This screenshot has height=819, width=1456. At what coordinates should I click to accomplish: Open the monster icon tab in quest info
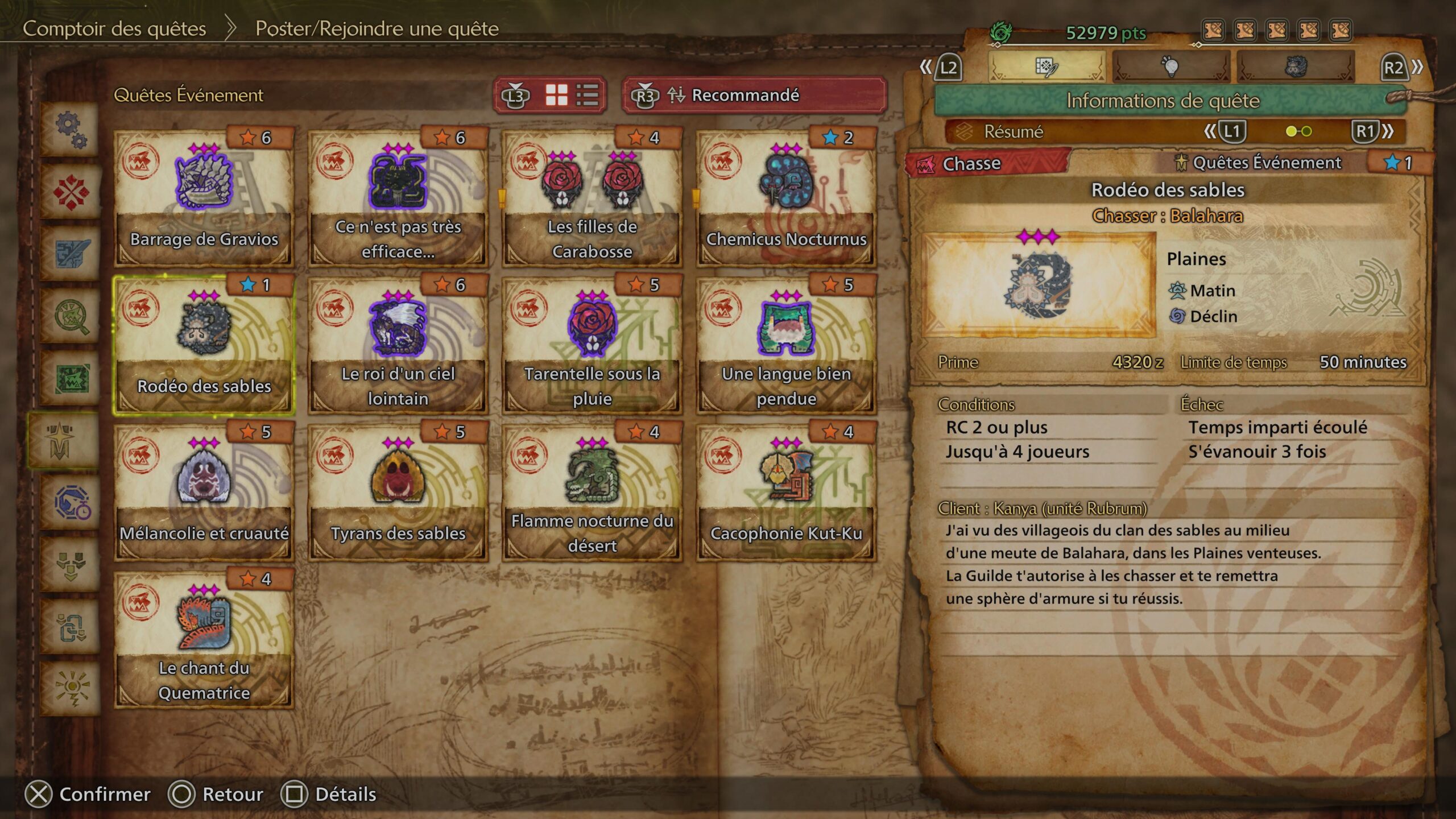point(1296,67)
